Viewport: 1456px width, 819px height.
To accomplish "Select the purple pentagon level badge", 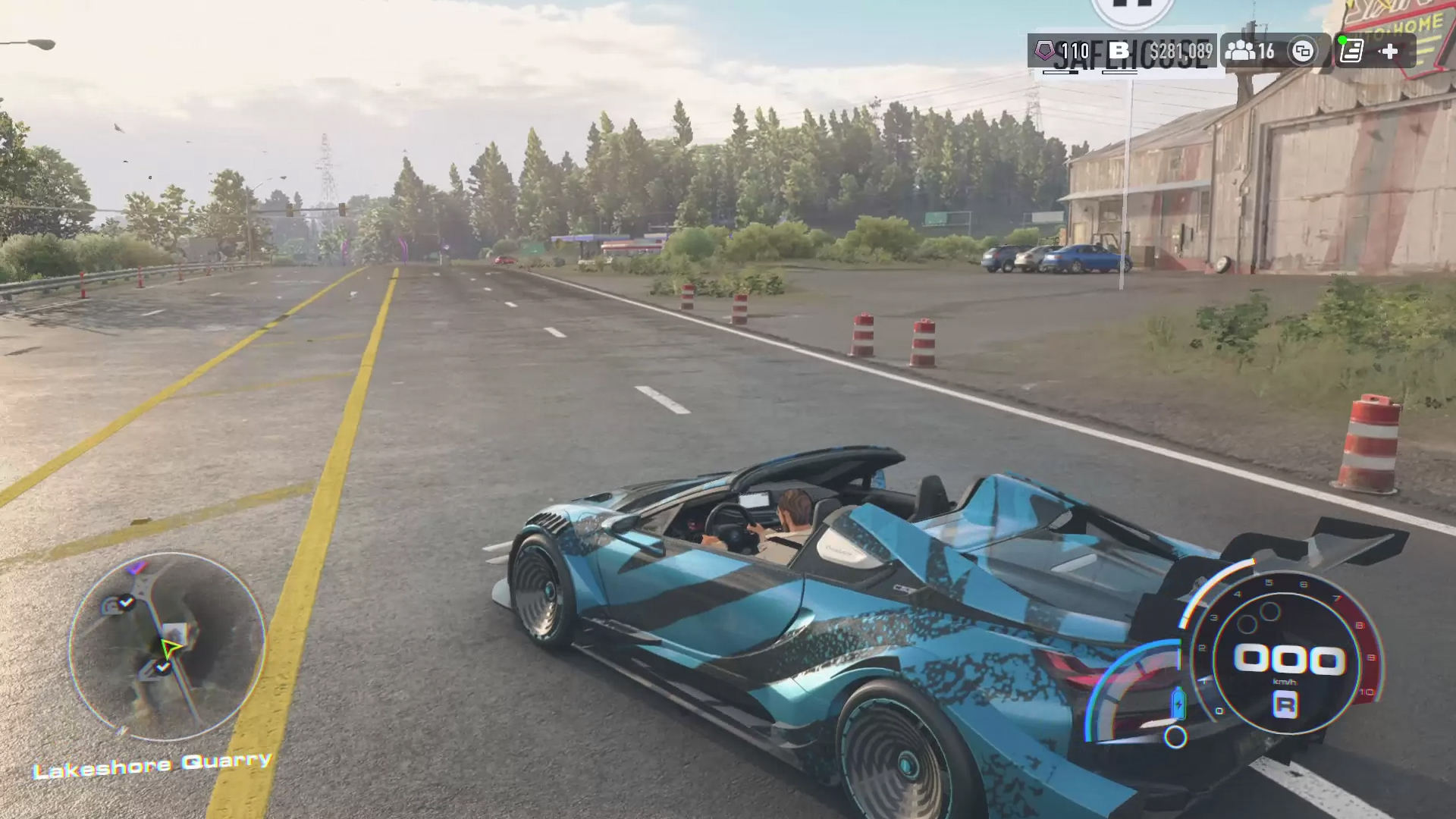I will click(x=1046, y=51).
